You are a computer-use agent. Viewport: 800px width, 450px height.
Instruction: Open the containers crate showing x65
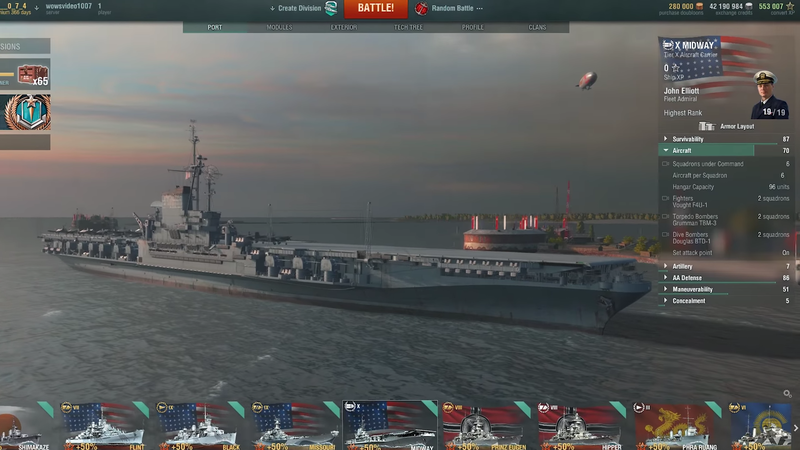coord(32,75)
